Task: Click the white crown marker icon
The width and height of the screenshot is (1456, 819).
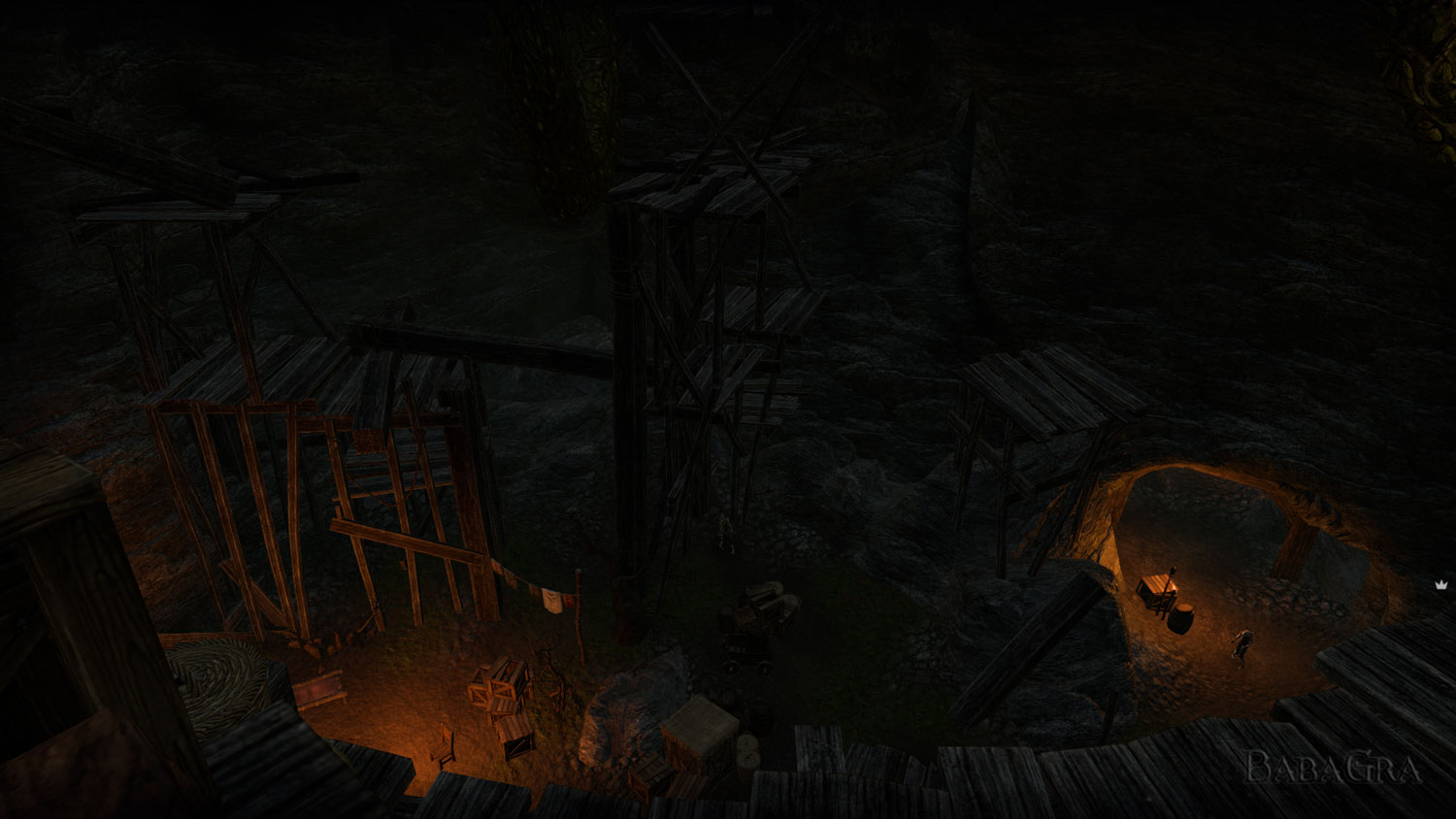Action: pos(1440,584)
